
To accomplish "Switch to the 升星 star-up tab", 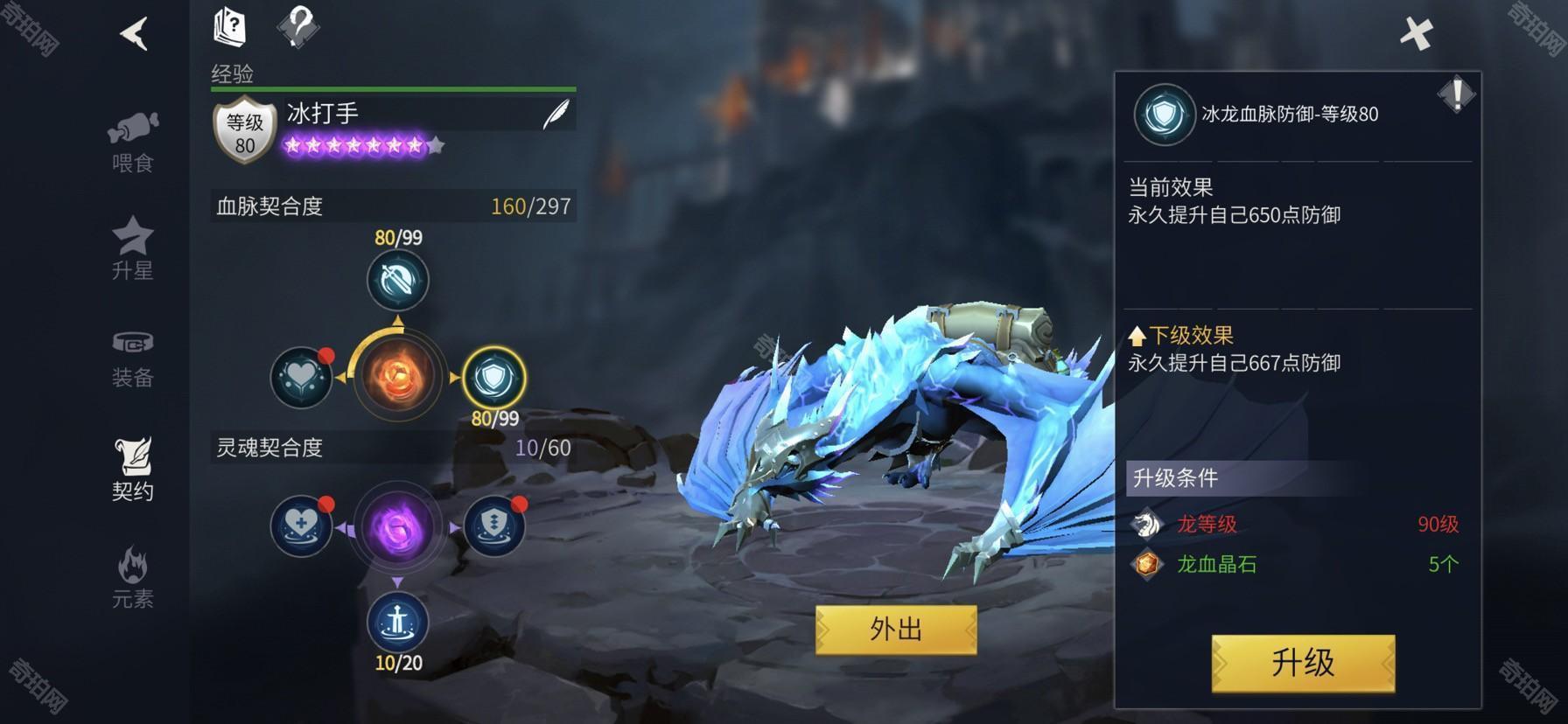I will pos(133,248).
